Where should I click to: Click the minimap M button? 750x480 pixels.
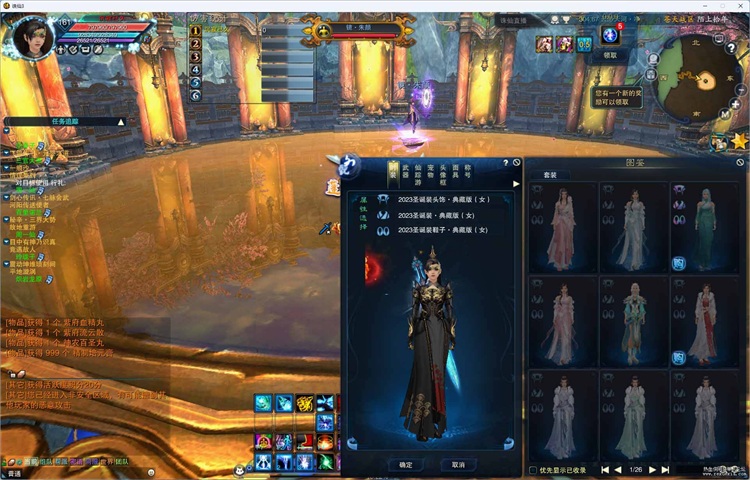723,115
